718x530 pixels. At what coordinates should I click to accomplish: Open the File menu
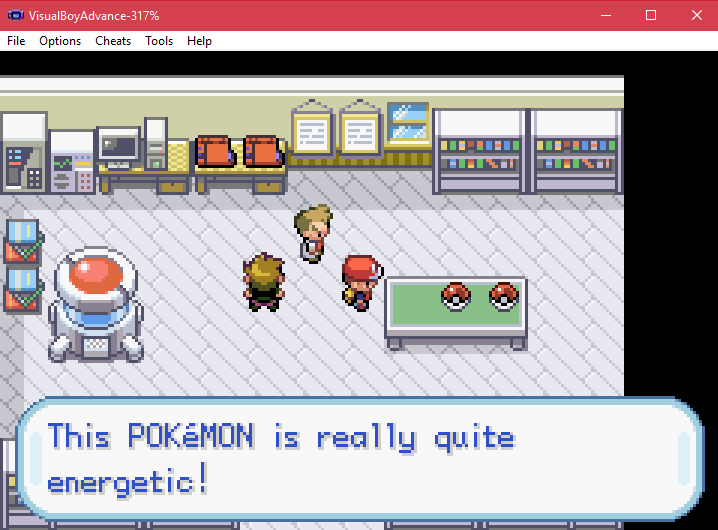[x=16, y=41]
